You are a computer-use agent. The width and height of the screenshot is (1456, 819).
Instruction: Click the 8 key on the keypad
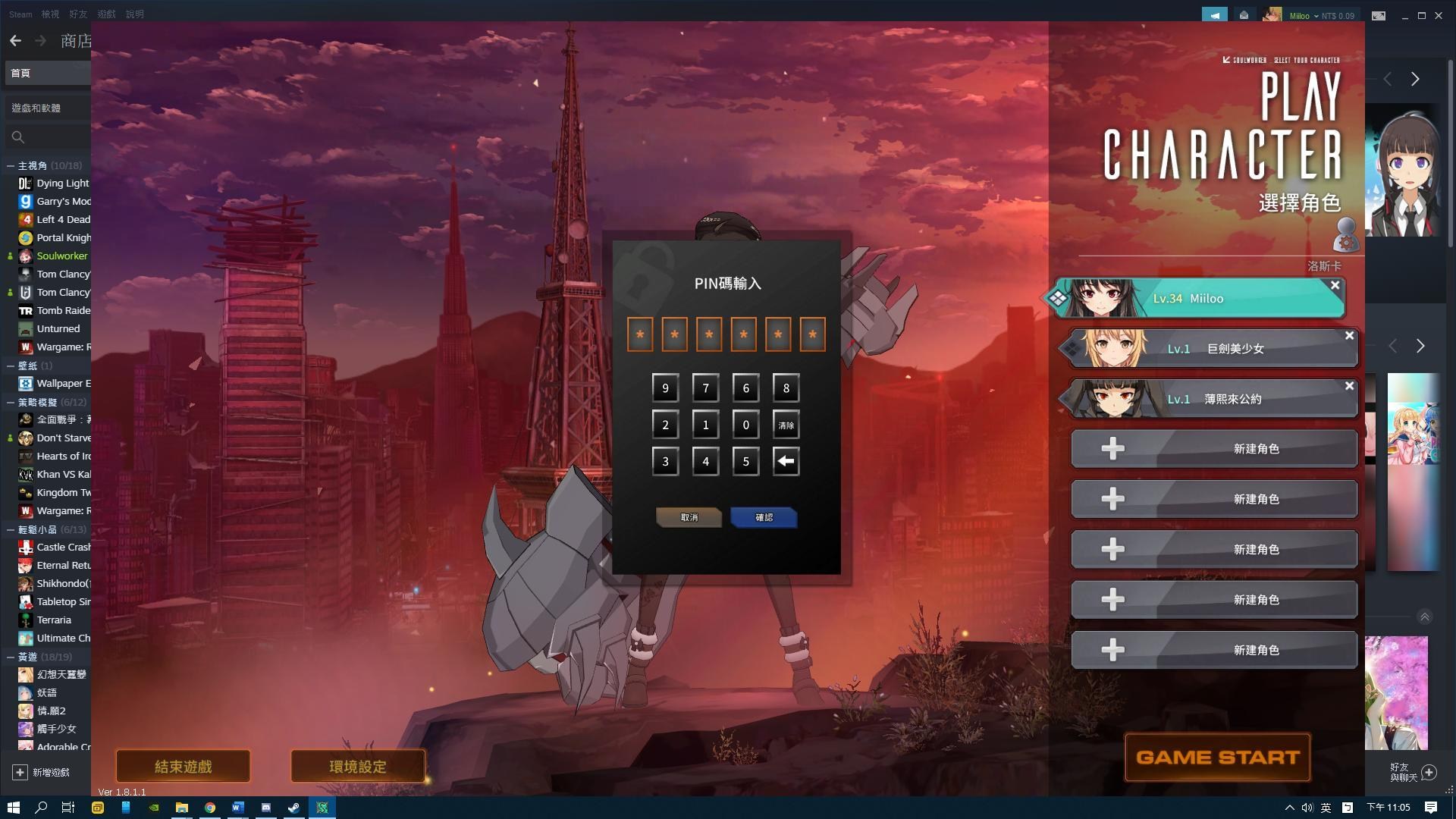tap(786, 388)
